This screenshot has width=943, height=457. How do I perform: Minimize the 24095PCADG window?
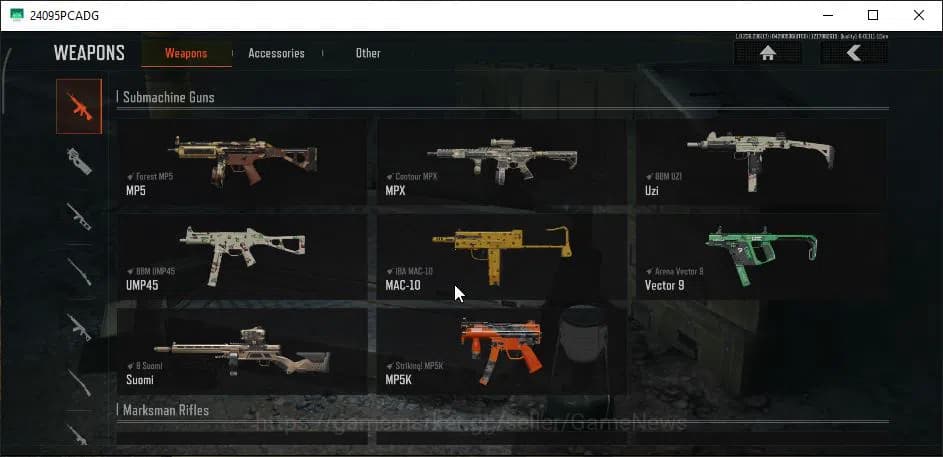827,15
